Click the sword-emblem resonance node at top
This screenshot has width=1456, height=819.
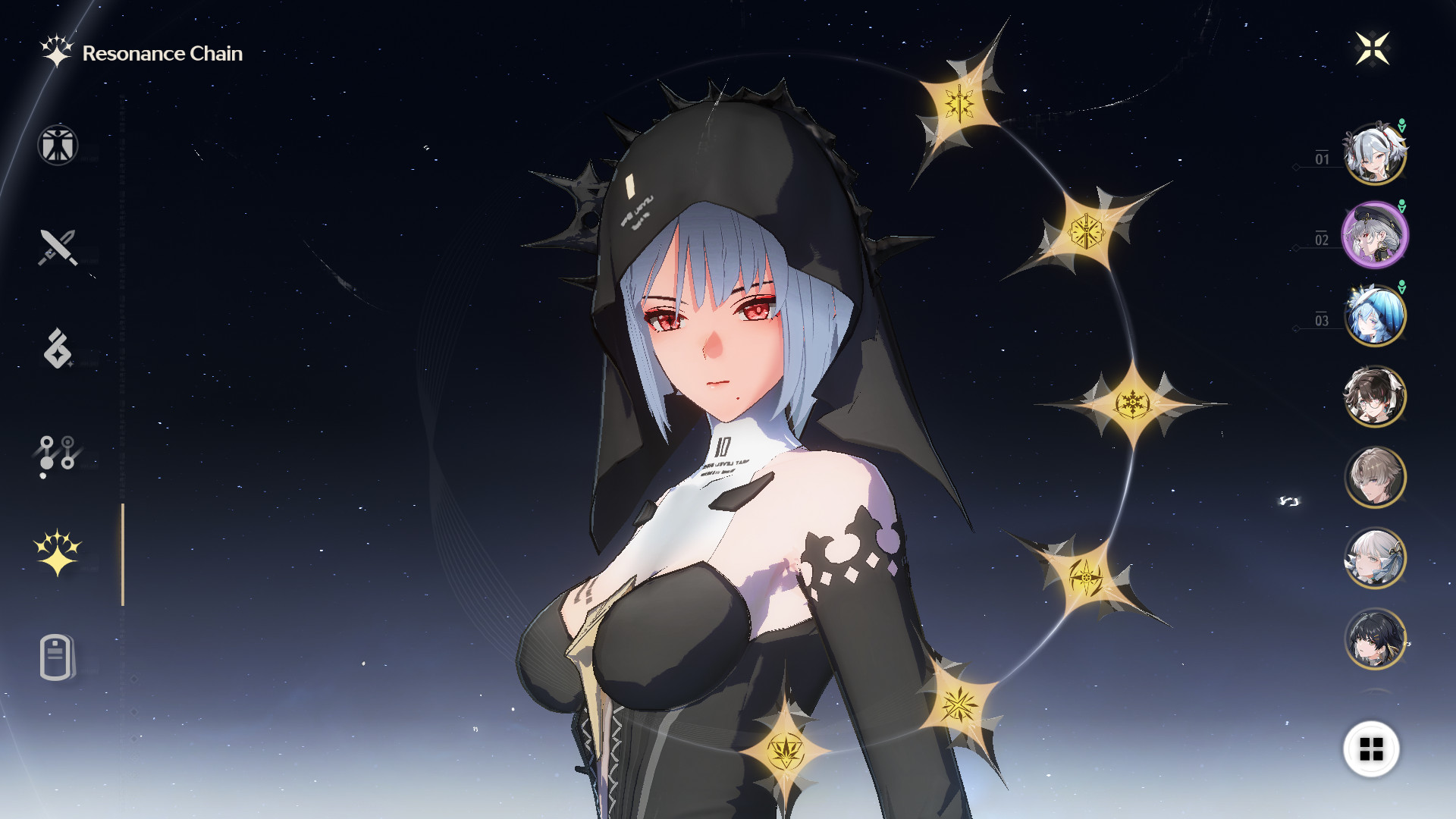point(959,104)
